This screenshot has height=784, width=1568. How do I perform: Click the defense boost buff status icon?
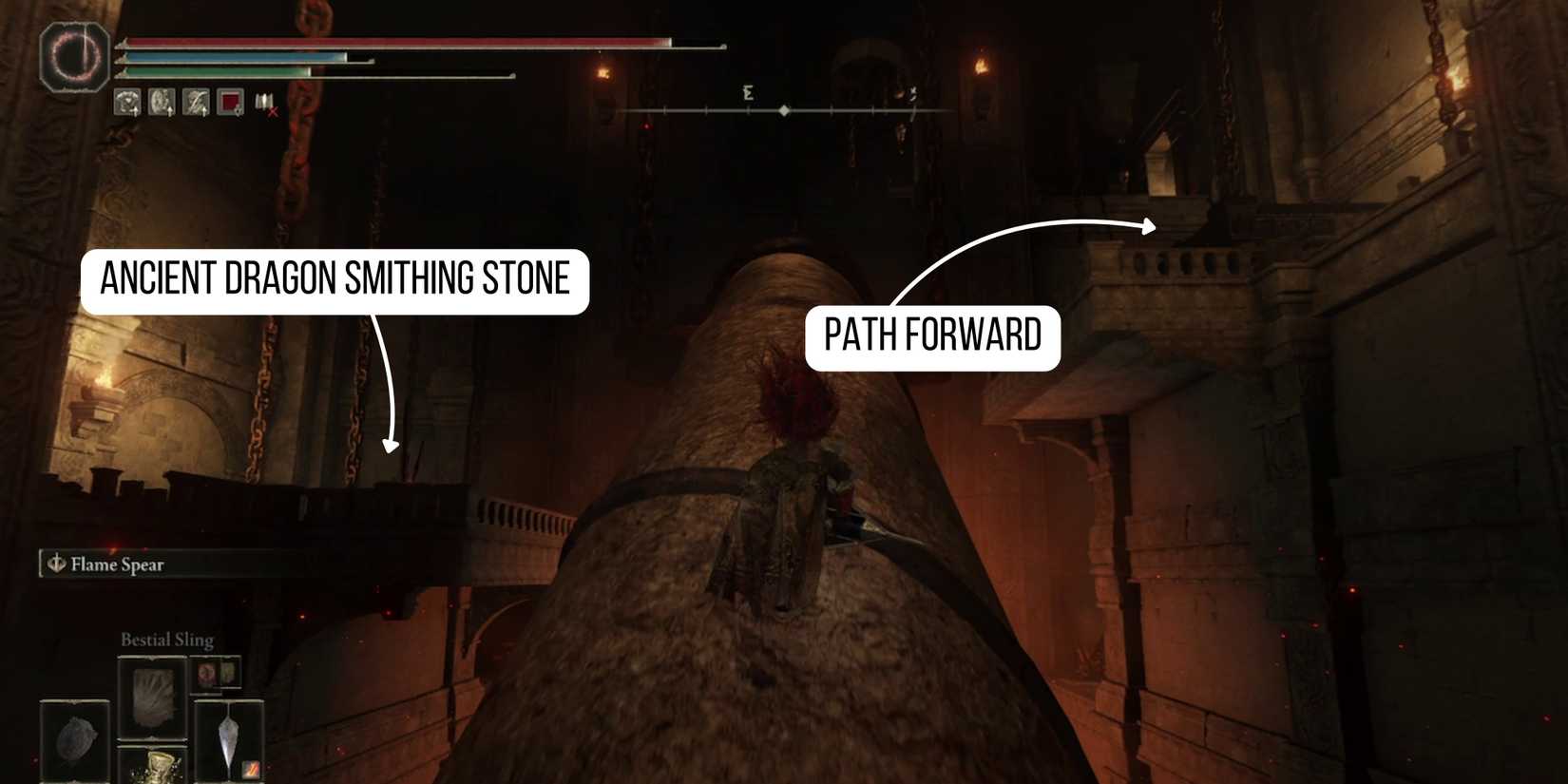tap(162, 104)
